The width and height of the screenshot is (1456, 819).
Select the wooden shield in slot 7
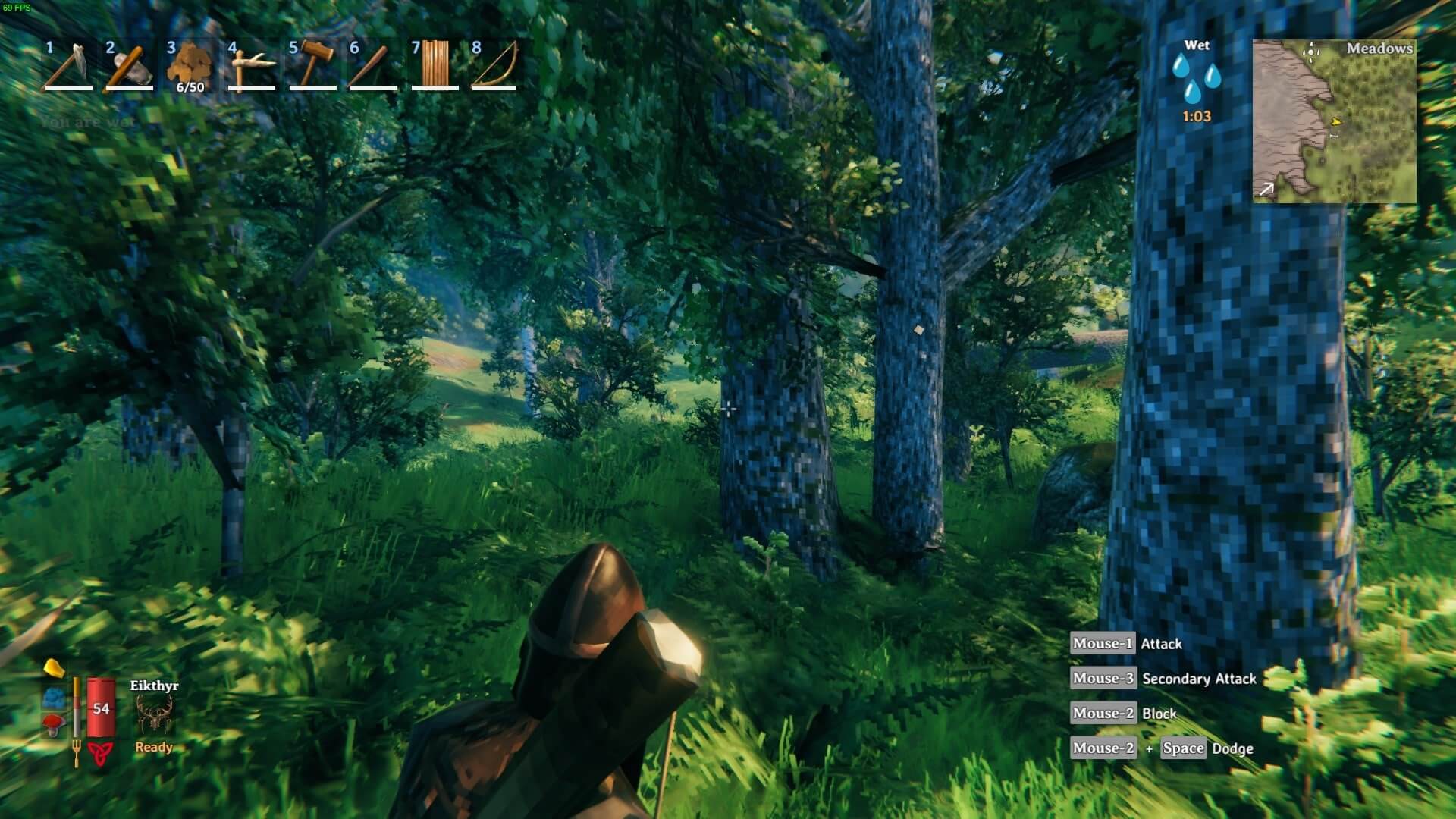[x=435, y=65]
